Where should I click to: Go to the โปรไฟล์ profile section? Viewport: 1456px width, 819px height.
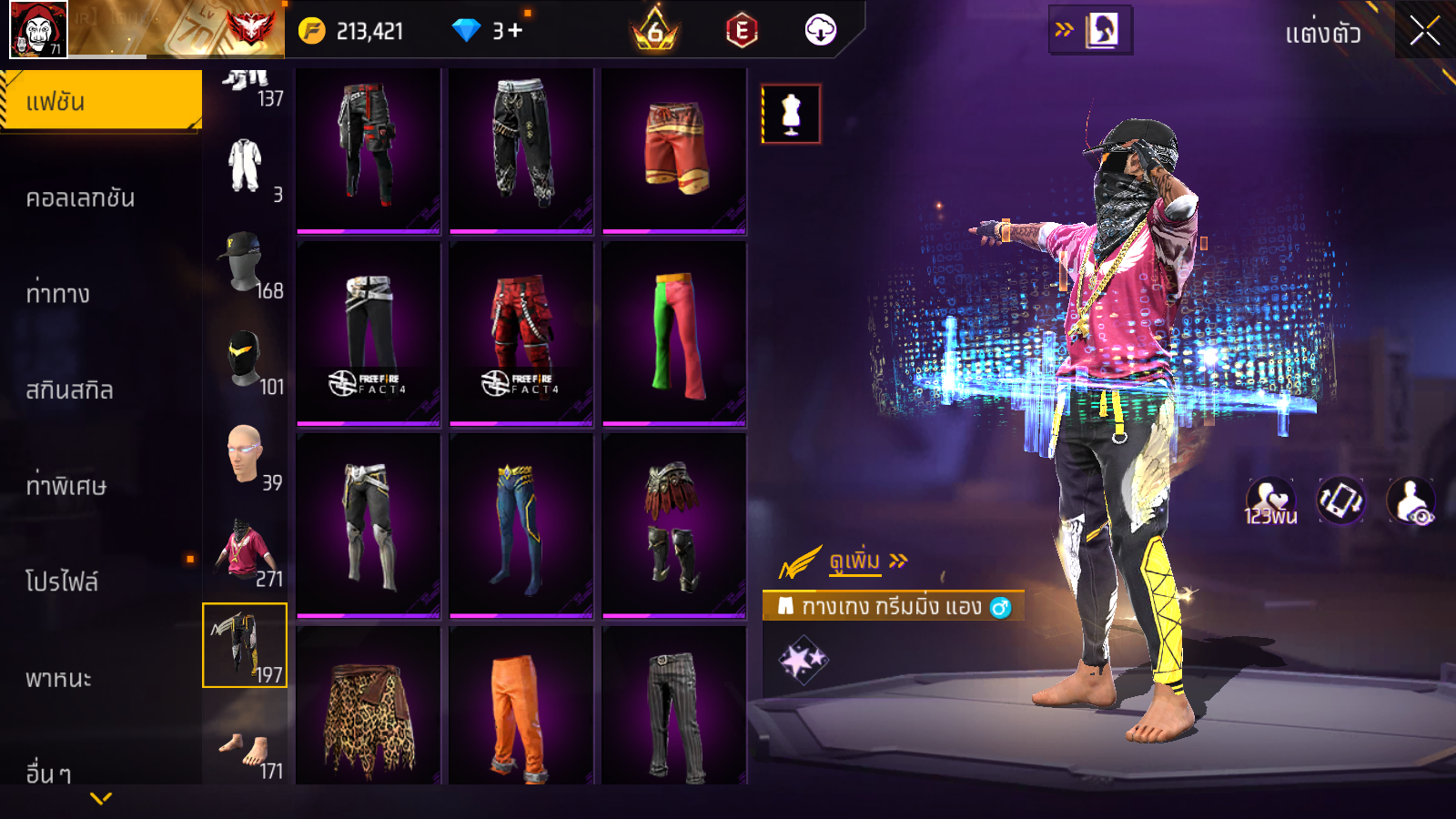click(x=62, y=581)
